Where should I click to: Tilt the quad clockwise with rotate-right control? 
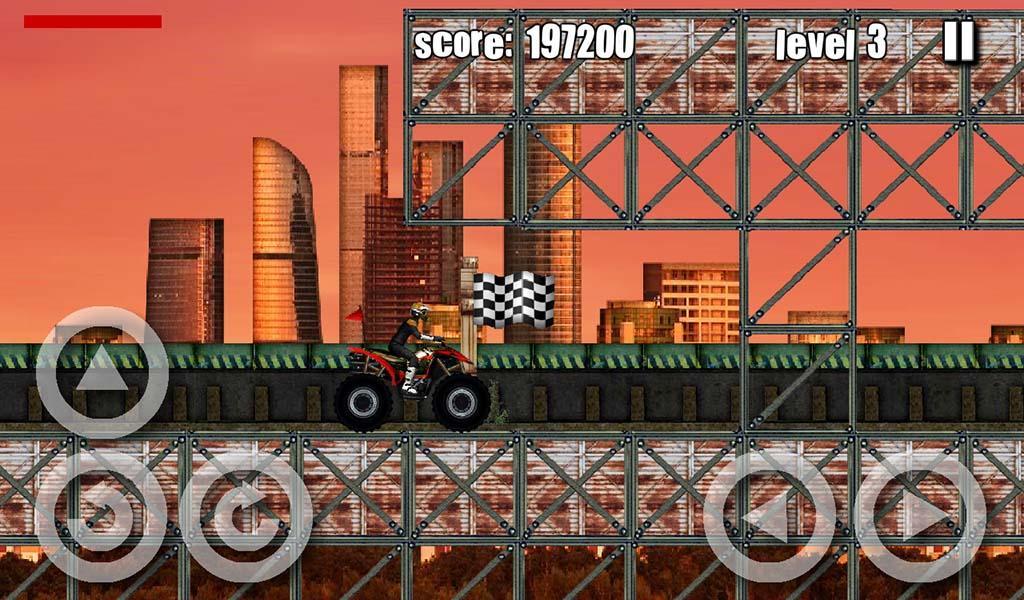(x=246, y=516)
